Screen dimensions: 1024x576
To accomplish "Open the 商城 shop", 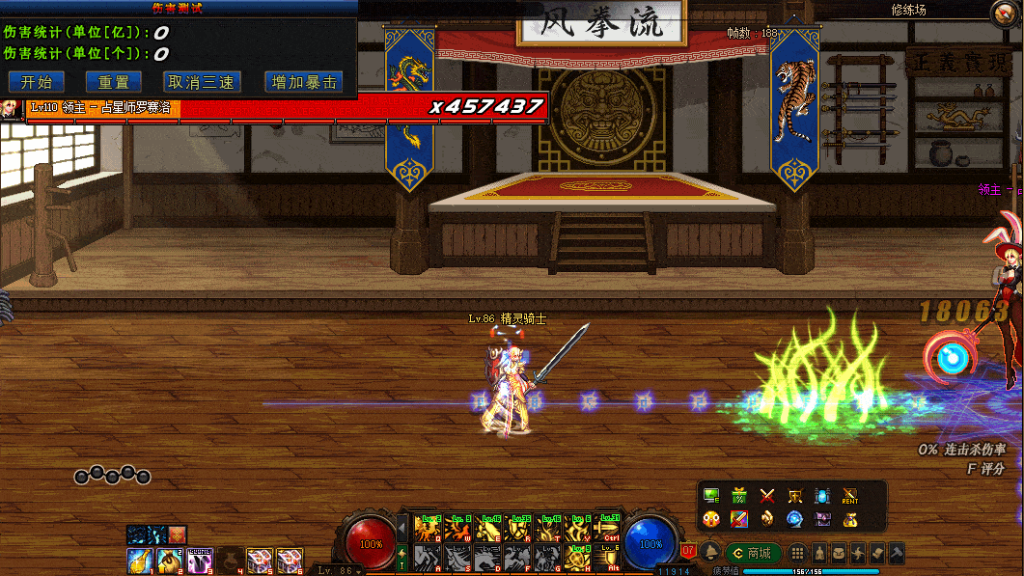I will pyautogui.click(x=752, y=553).
